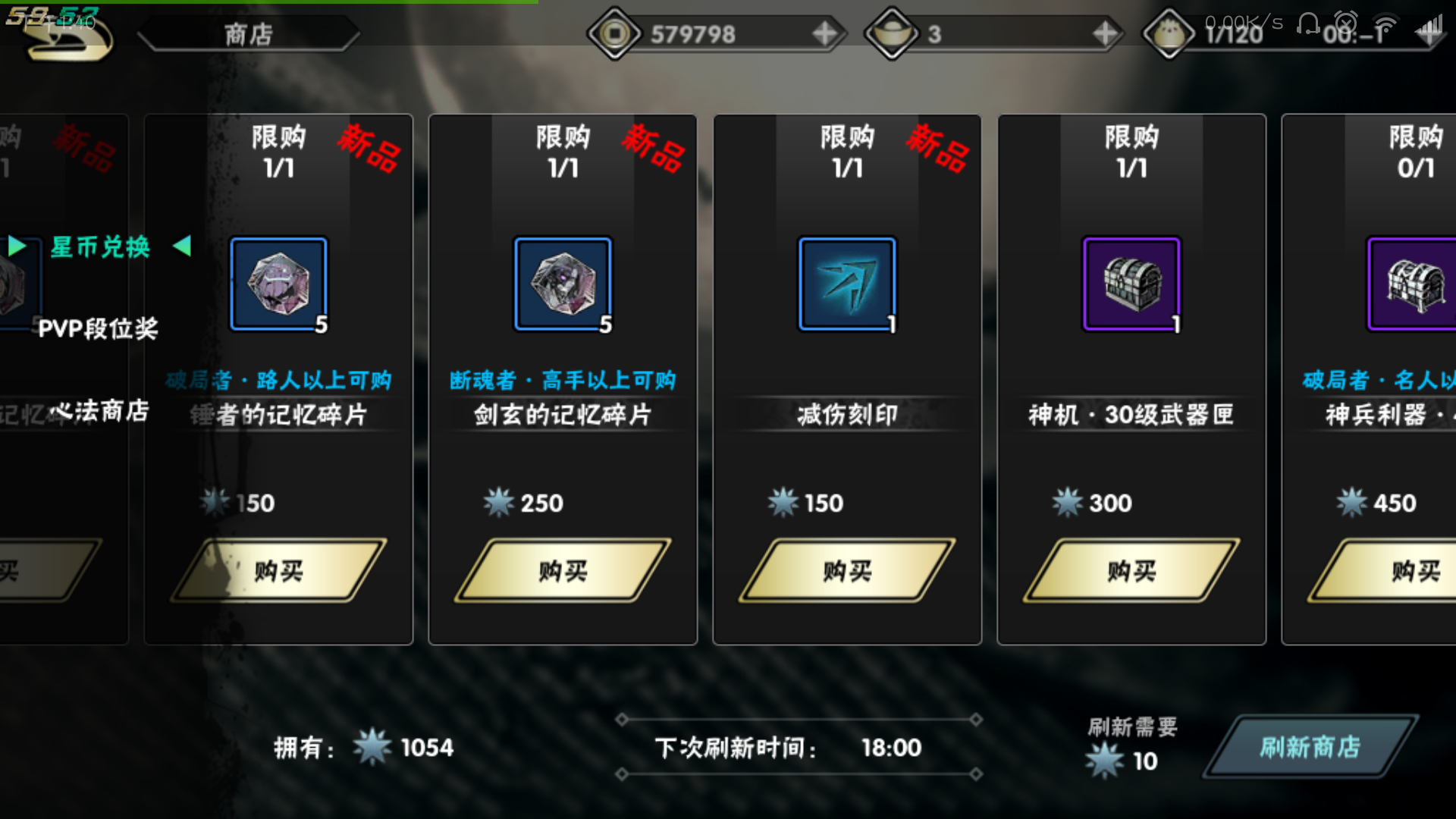Open the PVP段位奖 shop section
1456x819 pixels.
(x=99, y=328)
